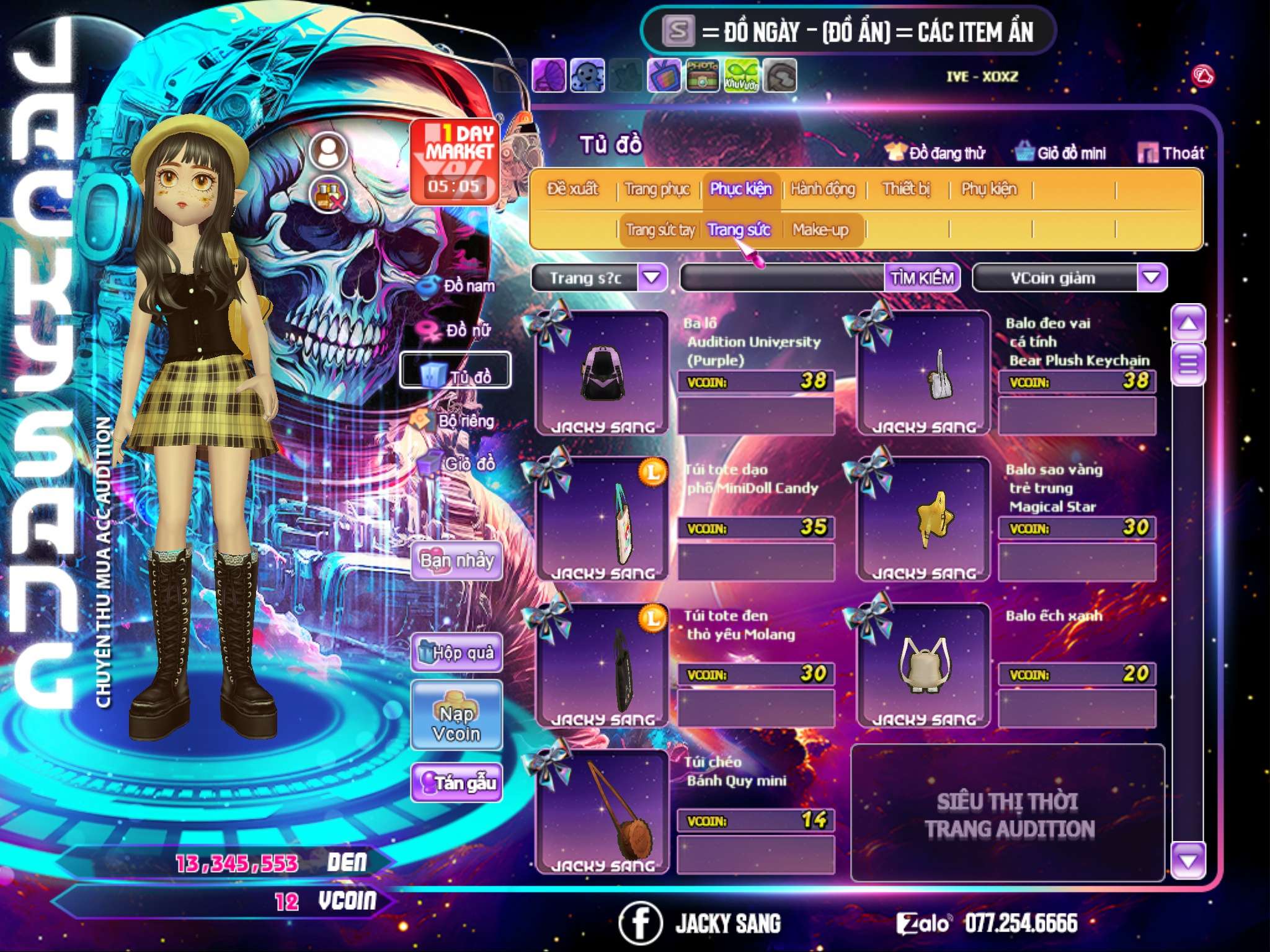Open the Hành động tab
This screenshot has width=1270, height=952.
tap(822, 188)
